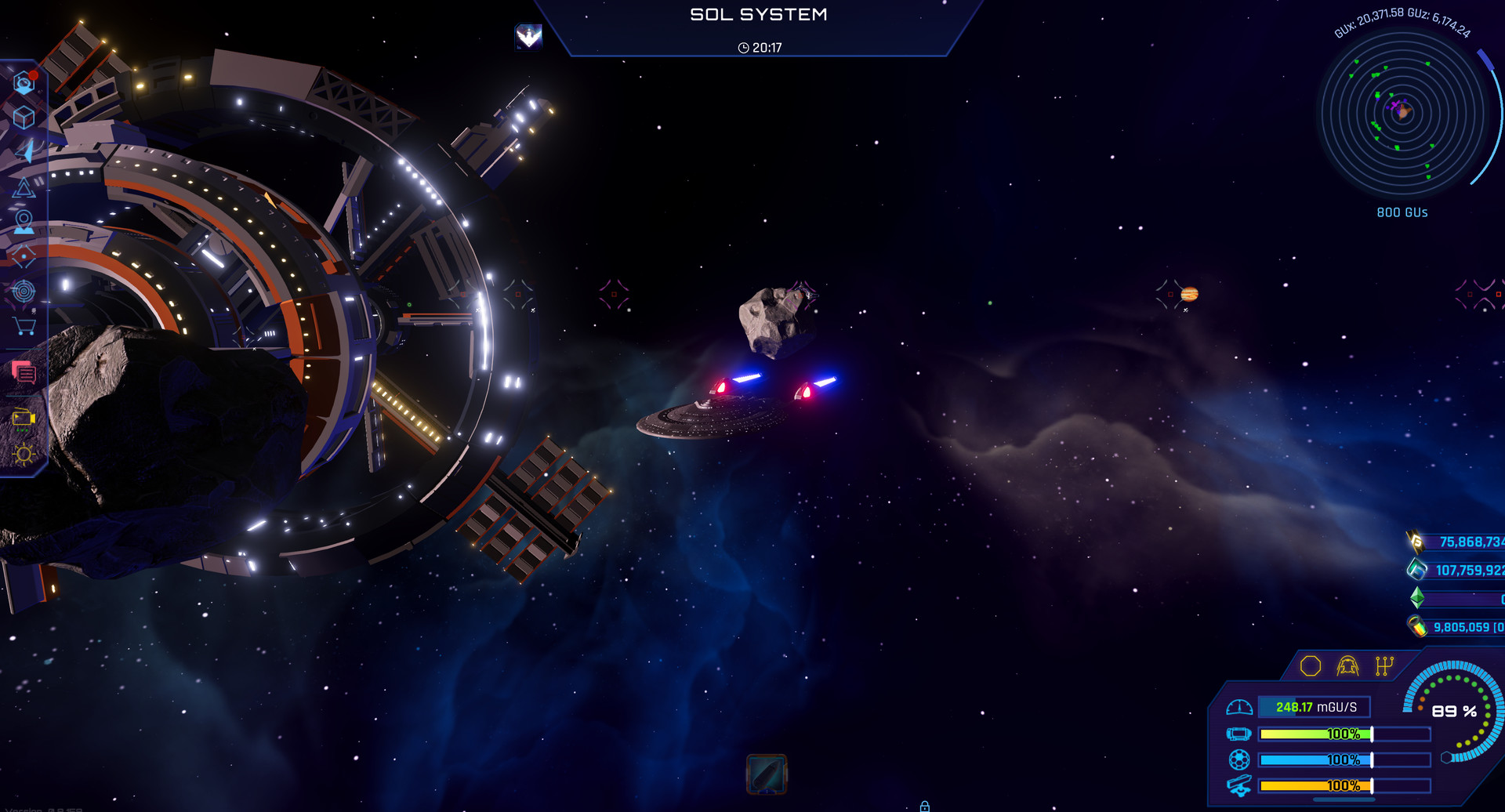
Task: Toggle the gearshift control mode
Action: pos(1384,665)
